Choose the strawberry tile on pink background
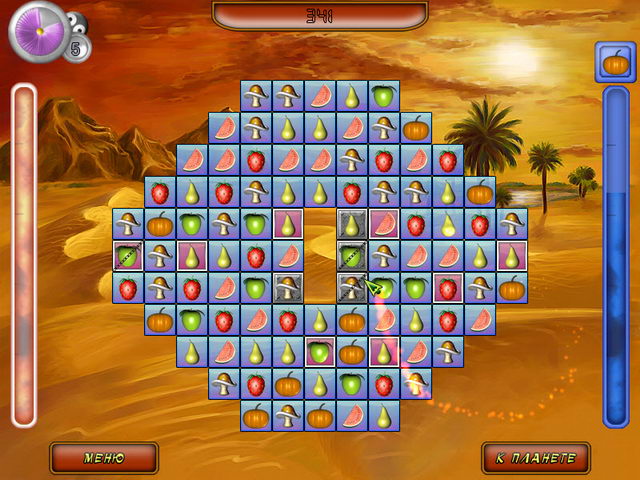This screenshot has height=480, width=640. point(447,287)
